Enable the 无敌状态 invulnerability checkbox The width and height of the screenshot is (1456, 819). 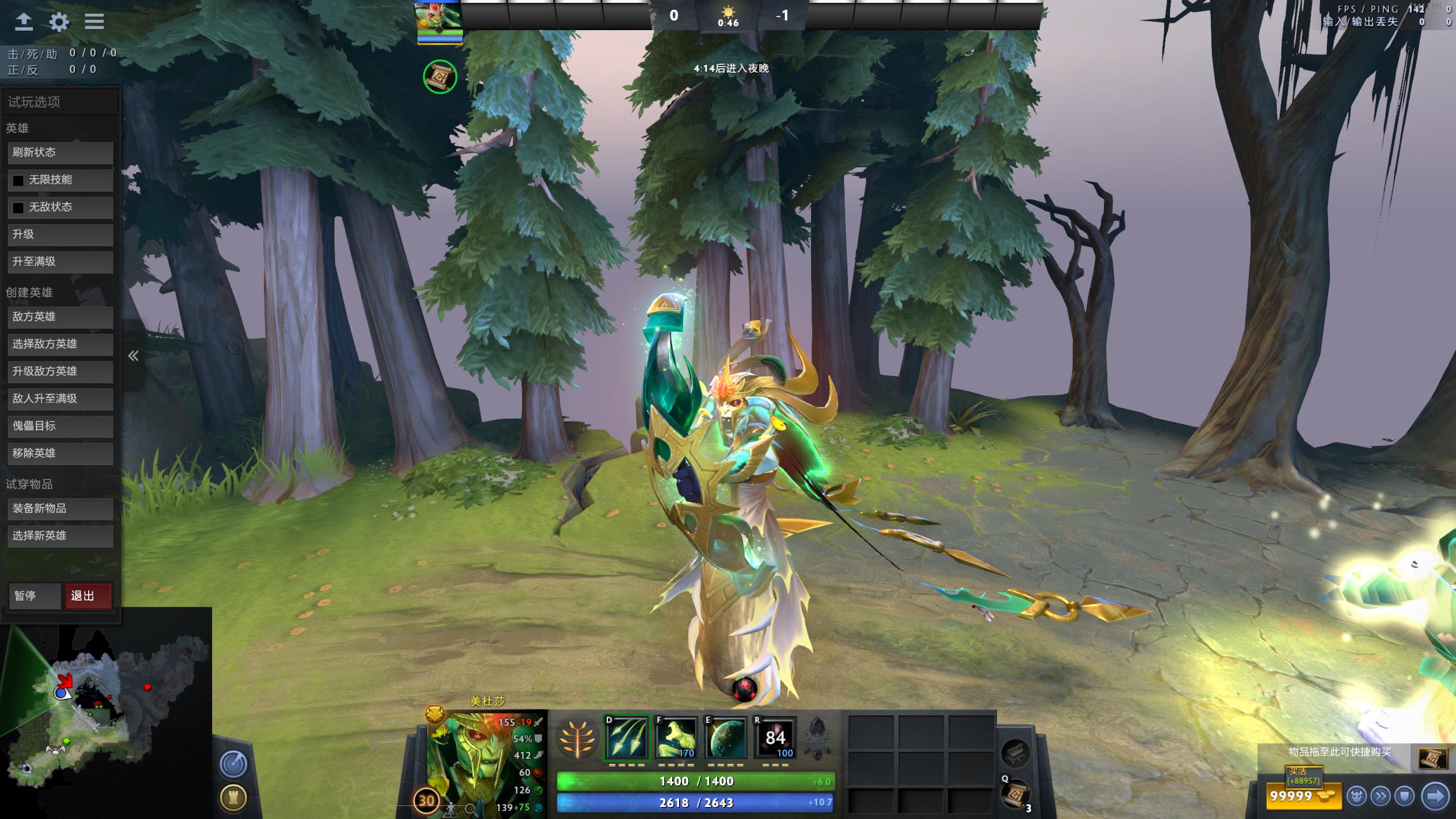(x=18, y=208)
